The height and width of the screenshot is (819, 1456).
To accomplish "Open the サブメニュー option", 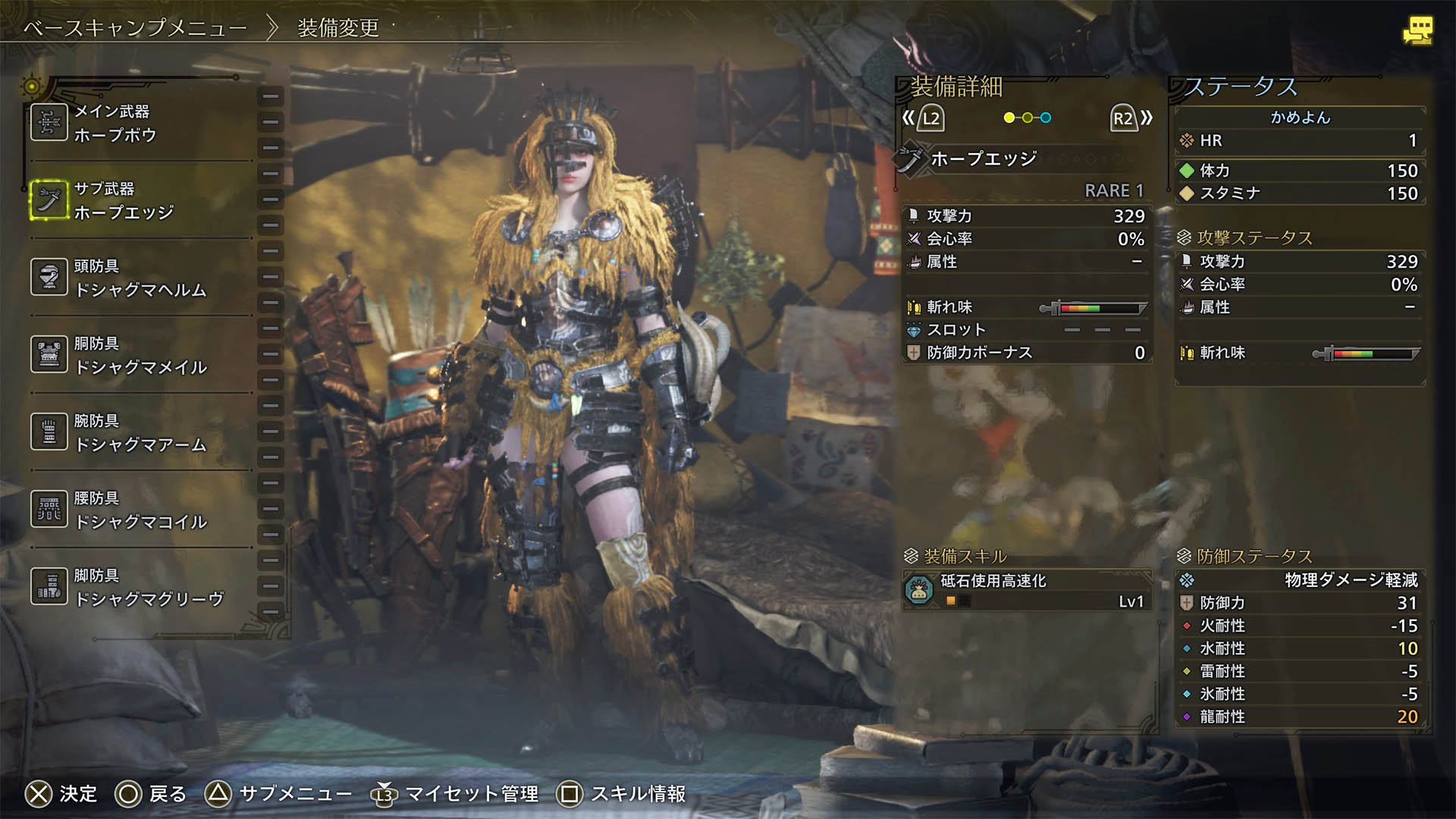I will pos(278,794).
